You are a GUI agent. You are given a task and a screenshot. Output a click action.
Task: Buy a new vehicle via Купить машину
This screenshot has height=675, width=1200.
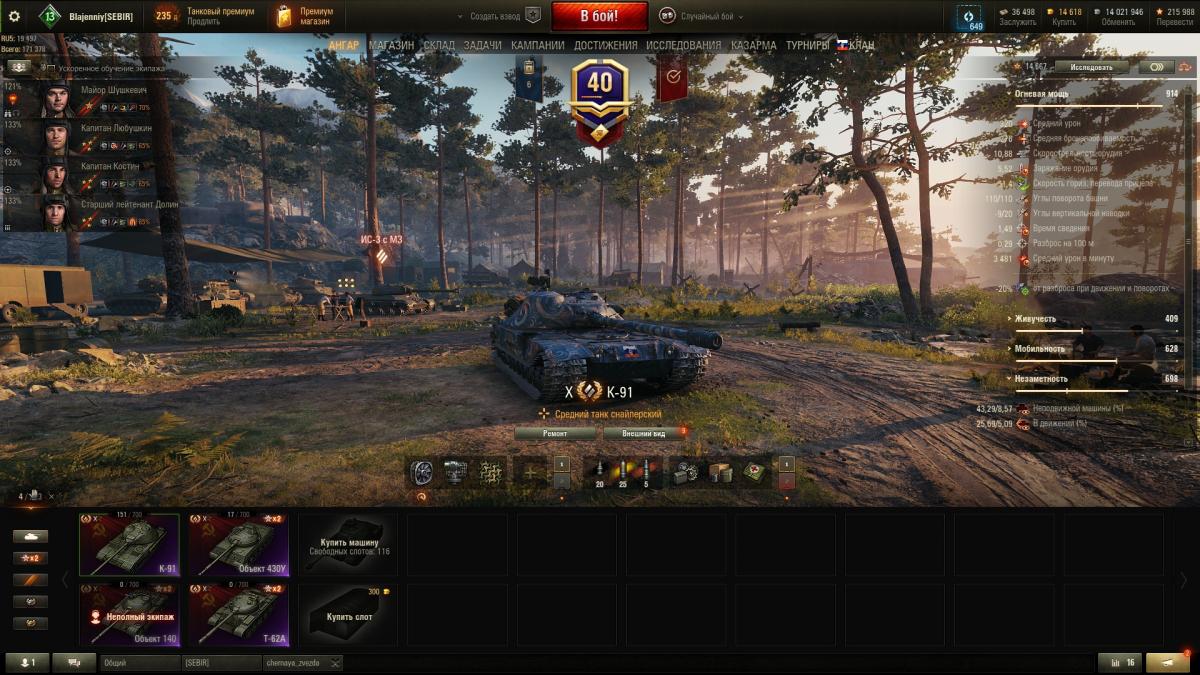click(348, 545)
